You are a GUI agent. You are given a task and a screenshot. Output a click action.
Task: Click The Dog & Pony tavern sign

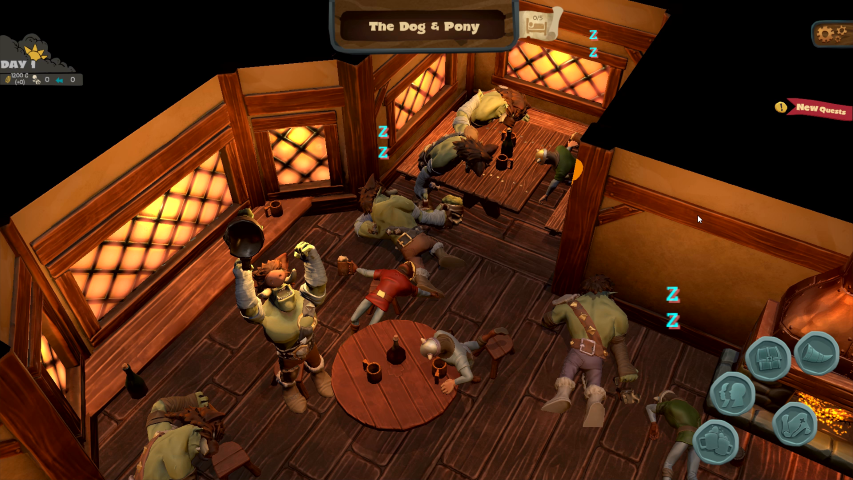coord(424,26)
